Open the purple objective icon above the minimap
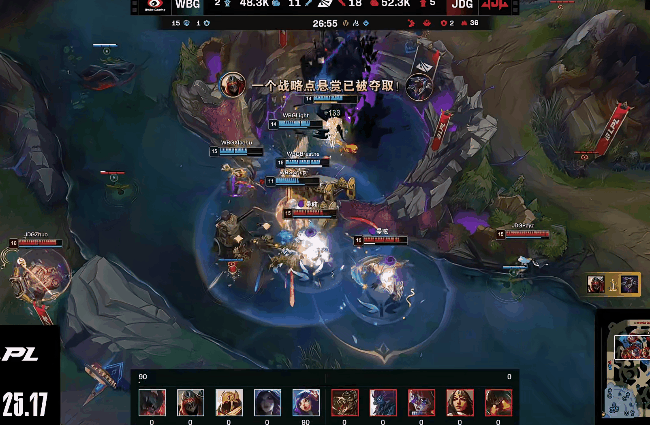Viewport: 650px width, 425px height. (x=629, y=284)
